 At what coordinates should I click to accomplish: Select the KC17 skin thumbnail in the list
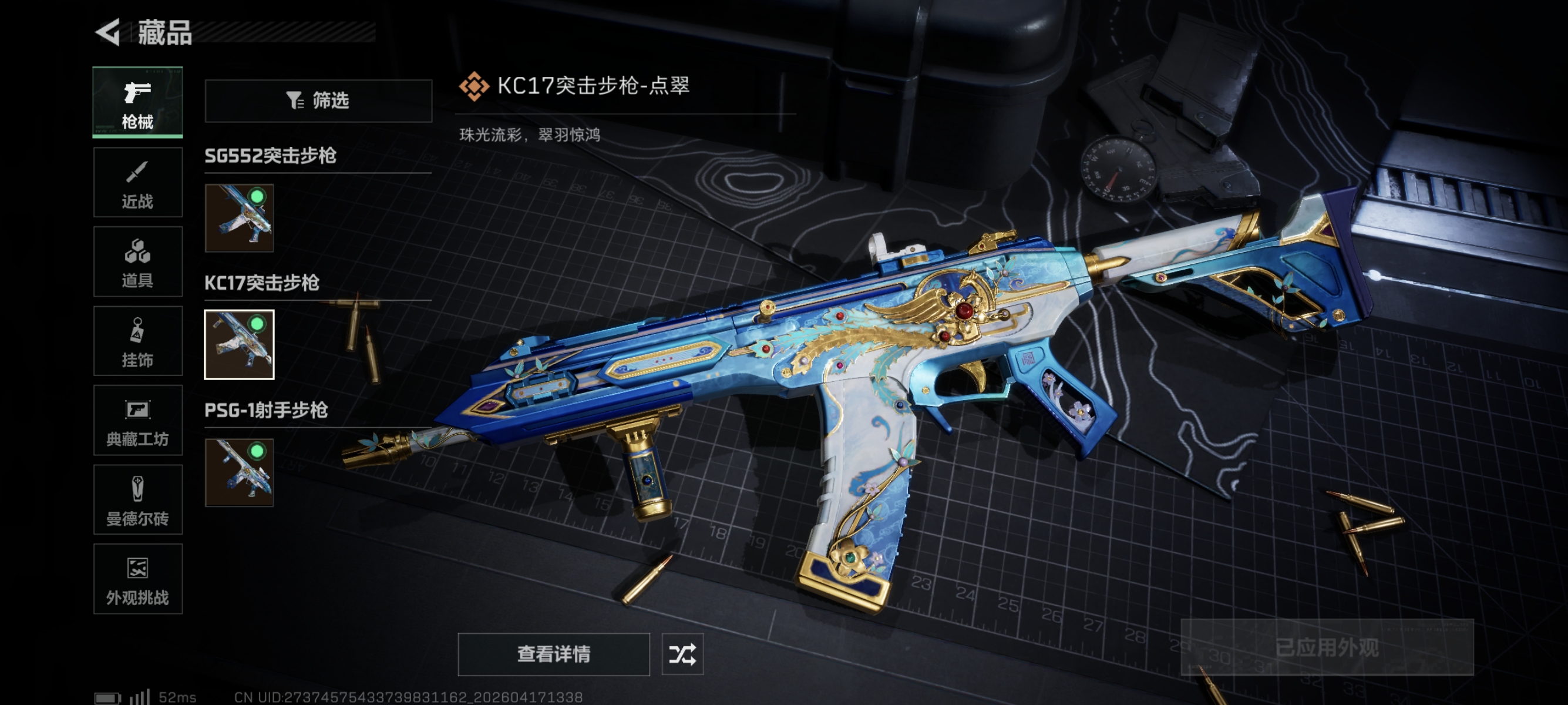click(x=238, y=344)
